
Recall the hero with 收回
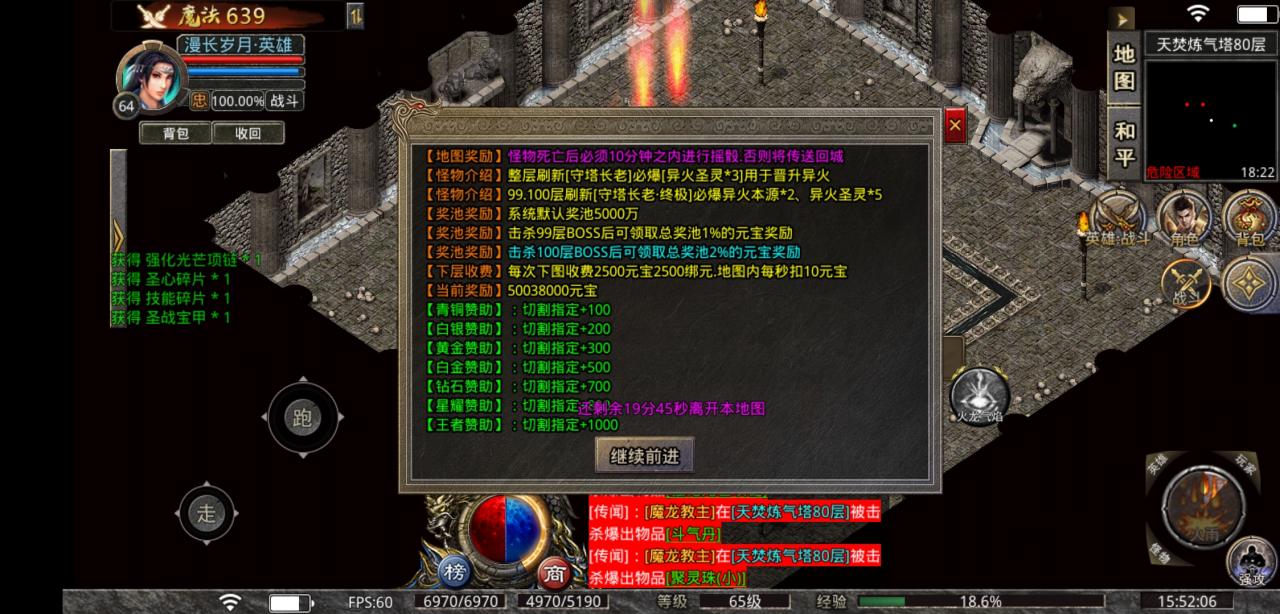point(247,133)
